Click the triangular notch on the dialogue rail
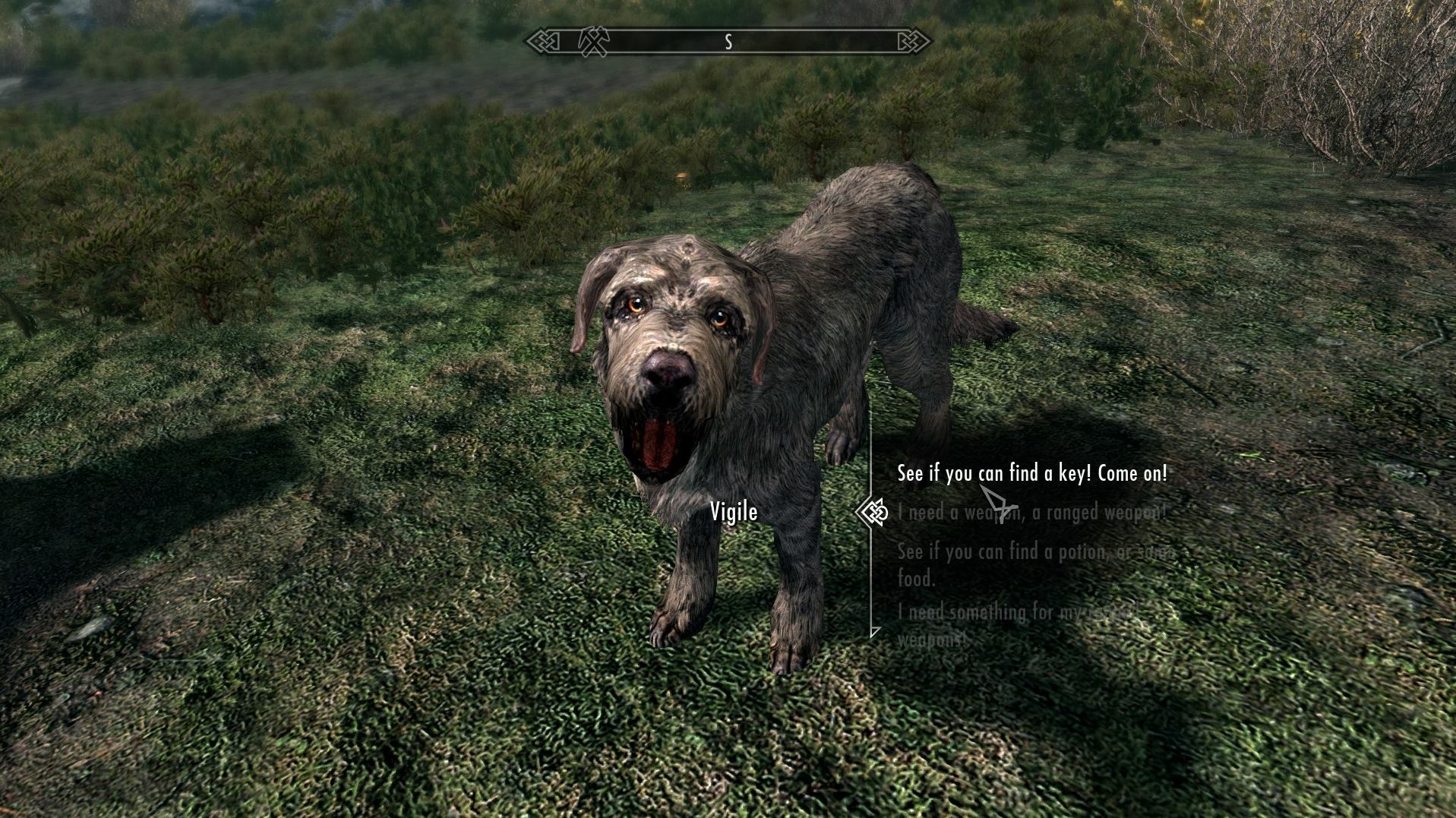The image size is (1456, 818). coord(873,632)
